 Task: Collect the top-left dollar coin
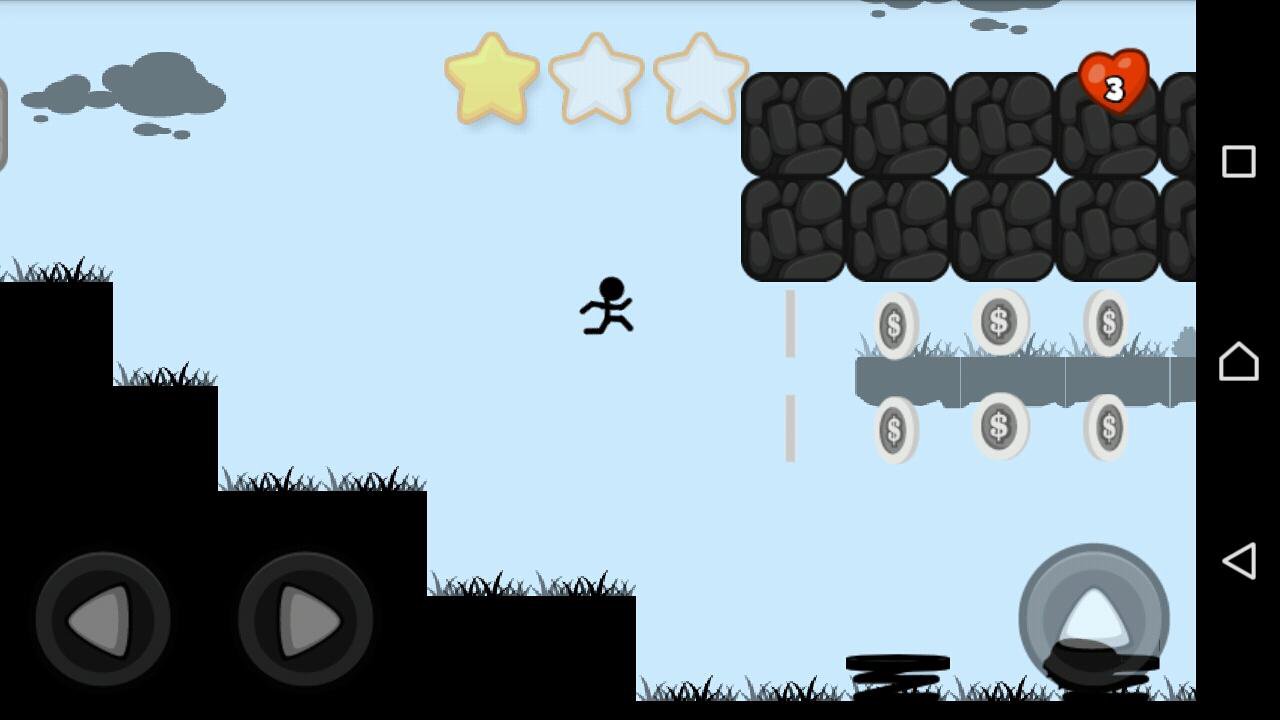click(x=893, y=323)
